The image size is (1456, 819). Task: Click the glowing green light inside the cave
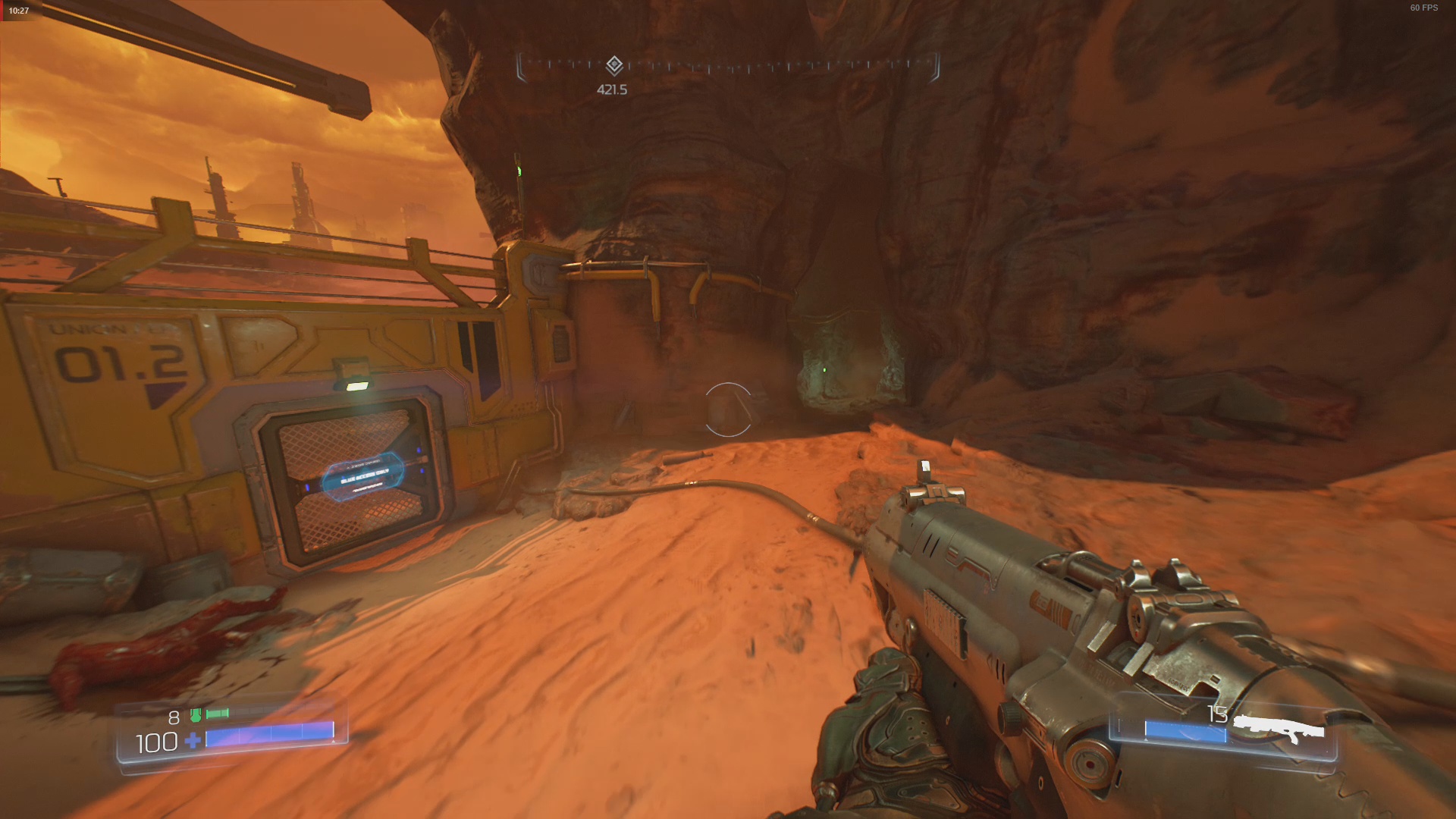(824, 369)
